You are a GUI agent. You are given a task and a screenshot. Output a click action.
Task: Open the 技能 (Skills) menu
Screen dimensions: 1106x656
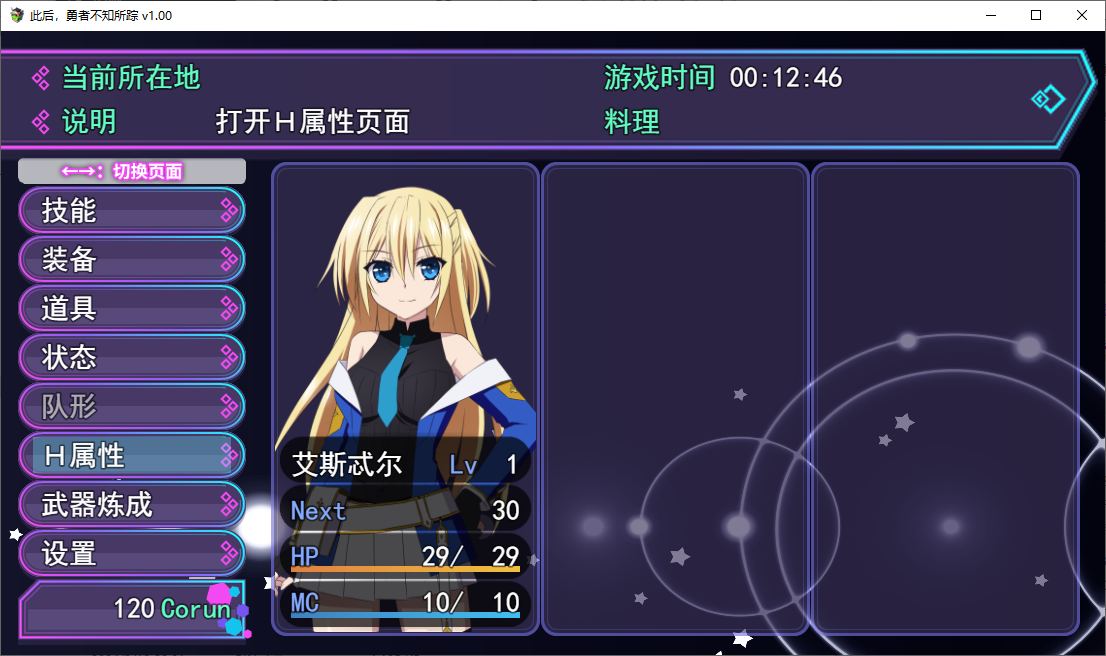(x=131, y=210)
